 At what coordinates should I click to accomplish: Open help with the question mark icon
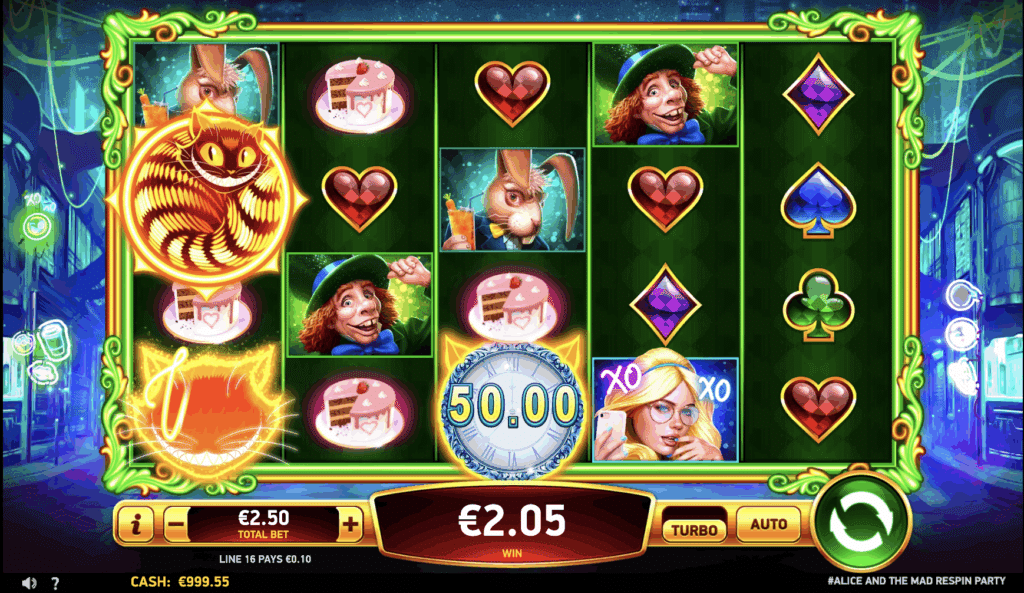coord(55,582)
